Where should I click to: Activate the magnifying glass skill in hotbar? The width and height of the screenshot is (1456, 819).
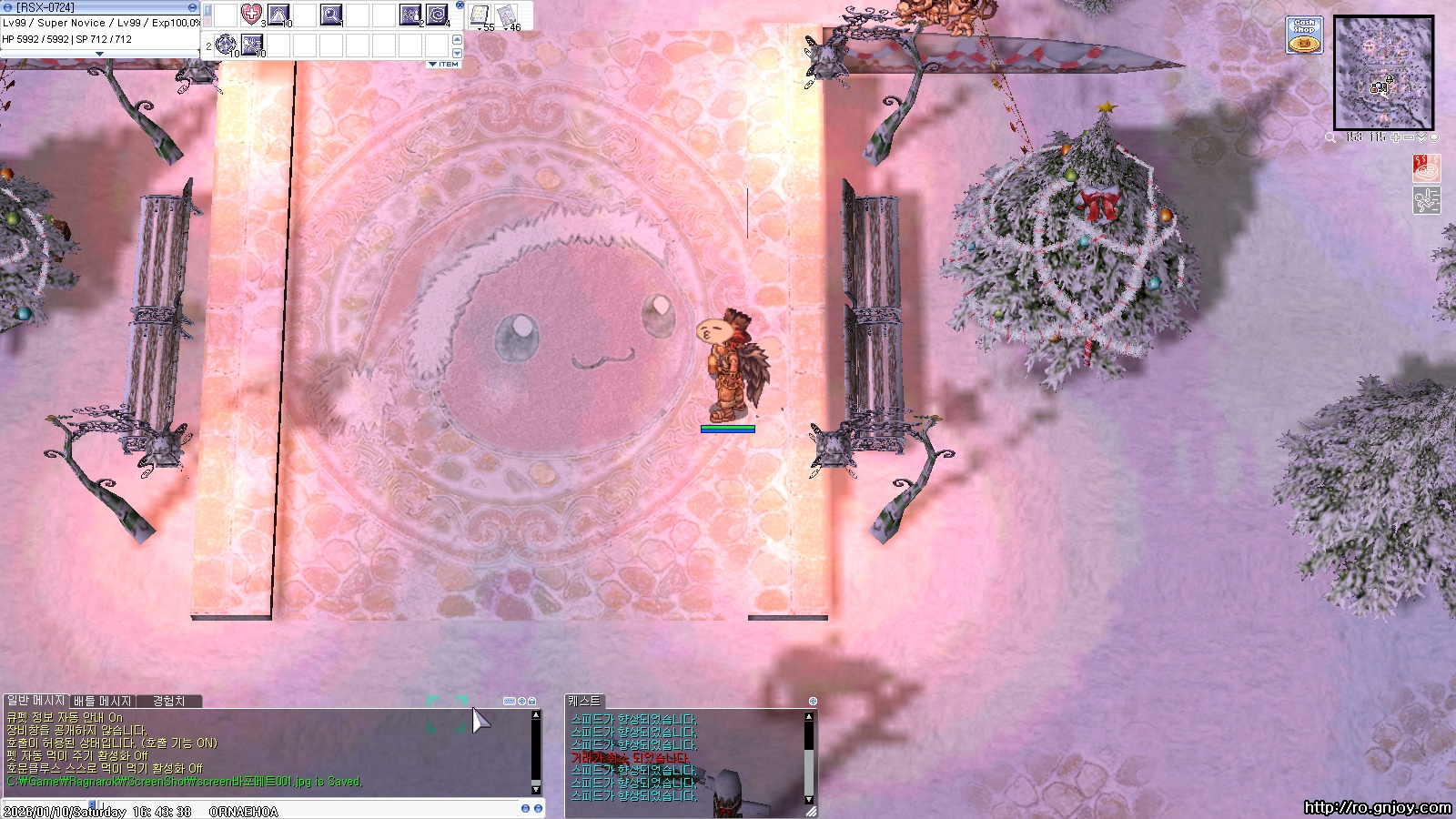[x=331, y=15]
